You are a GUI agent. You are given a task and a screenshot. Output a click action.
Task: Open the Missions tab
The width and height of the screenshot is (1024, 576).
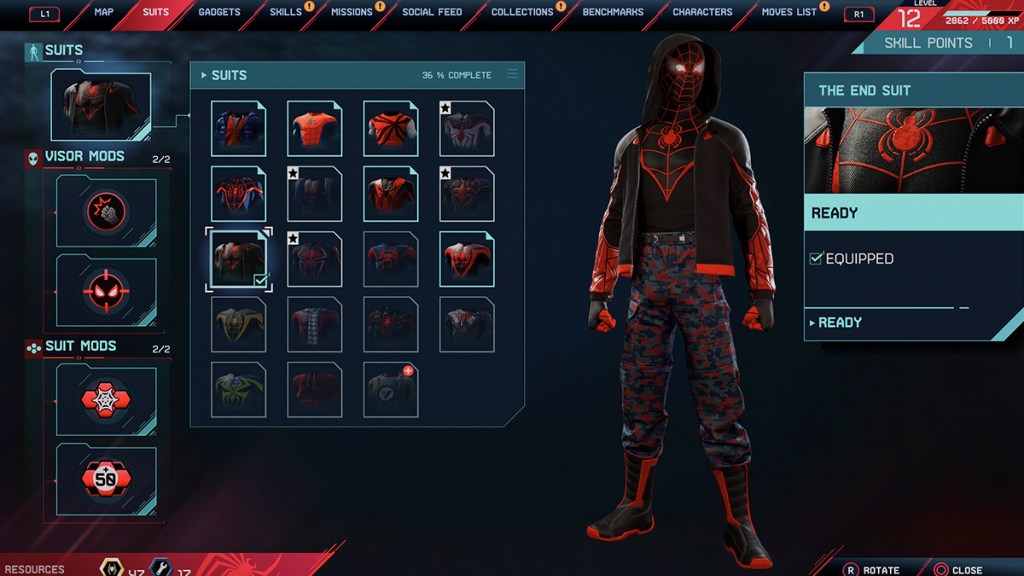351,12
